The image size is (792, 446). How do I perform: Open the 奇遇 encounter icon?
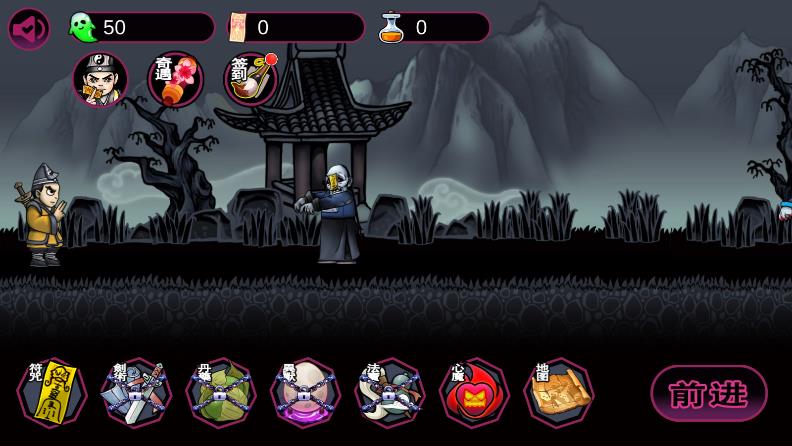pyautogui.click(x=175, y=79)
